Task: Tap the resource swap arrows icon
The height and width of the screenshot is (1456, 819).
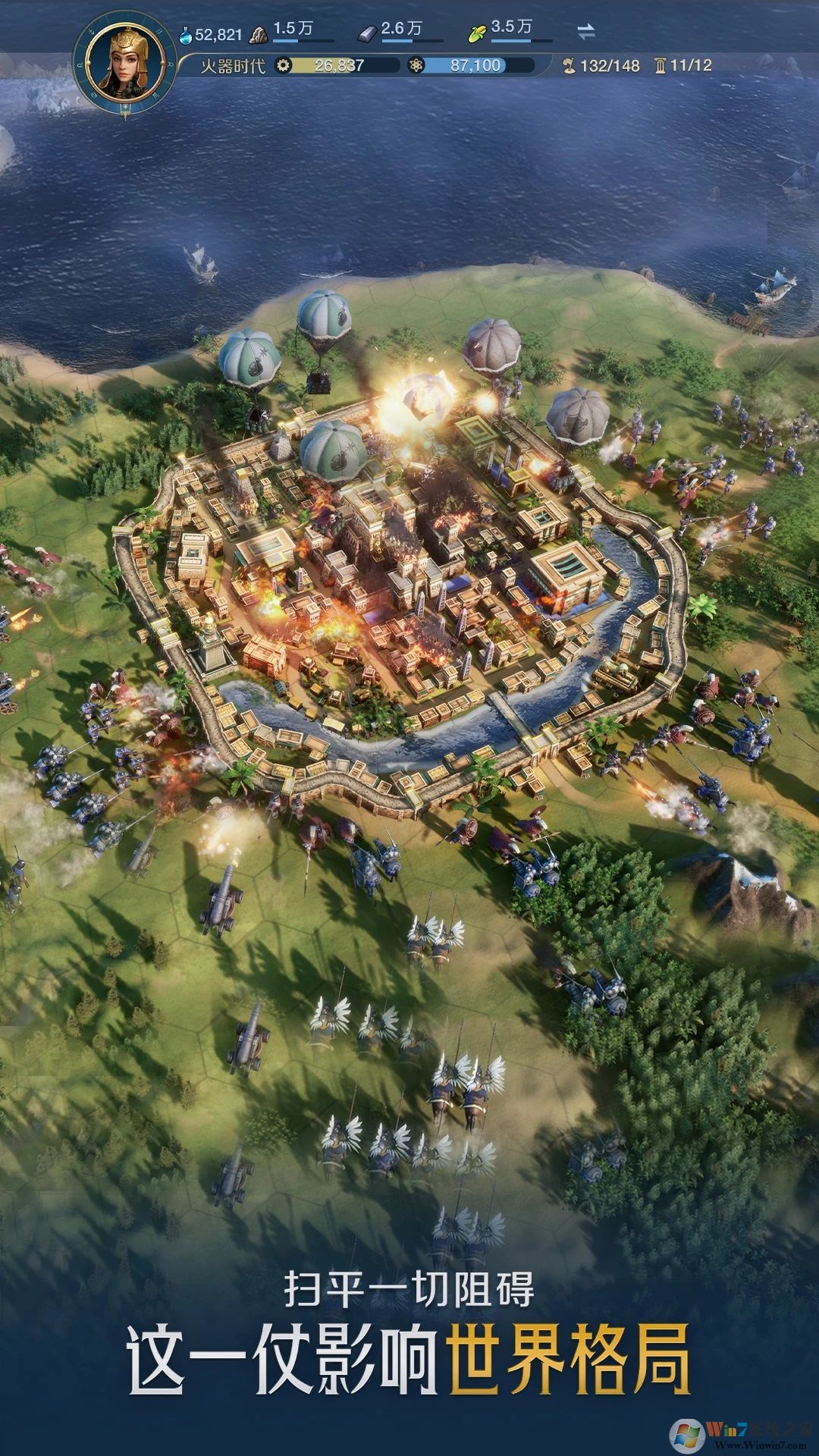Action: click(x=586, y=31)
